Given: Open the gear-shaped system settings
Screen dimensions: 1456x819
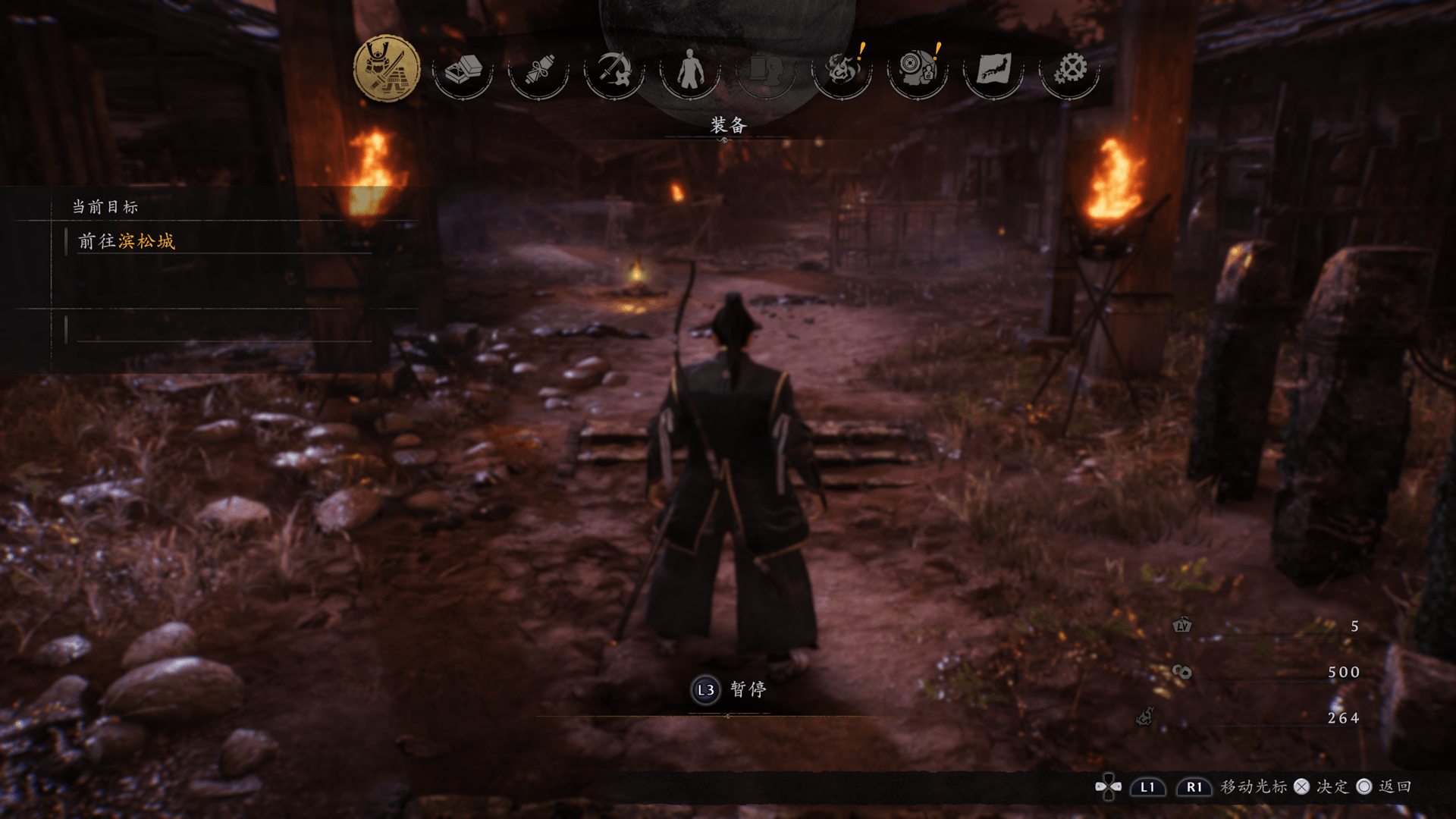Looking at the screenshot, I should [1070, 70].
